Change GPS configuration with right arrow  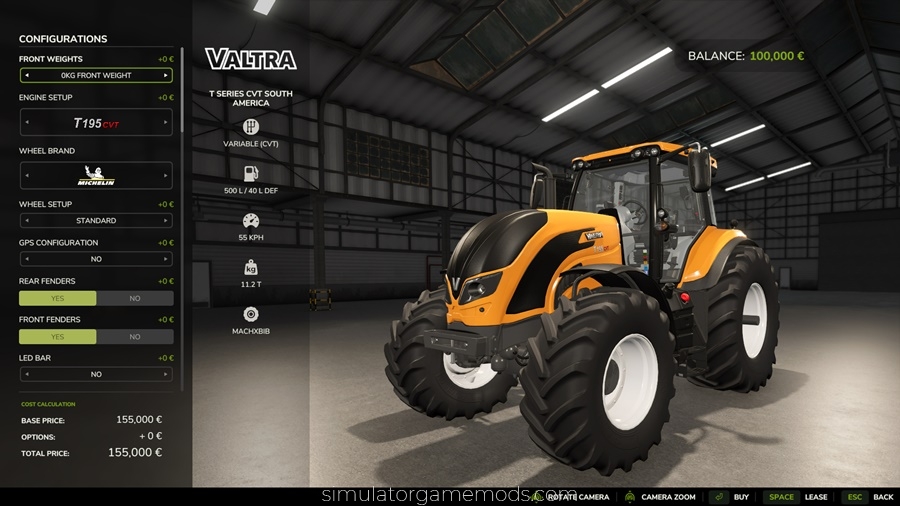[166, 259]
